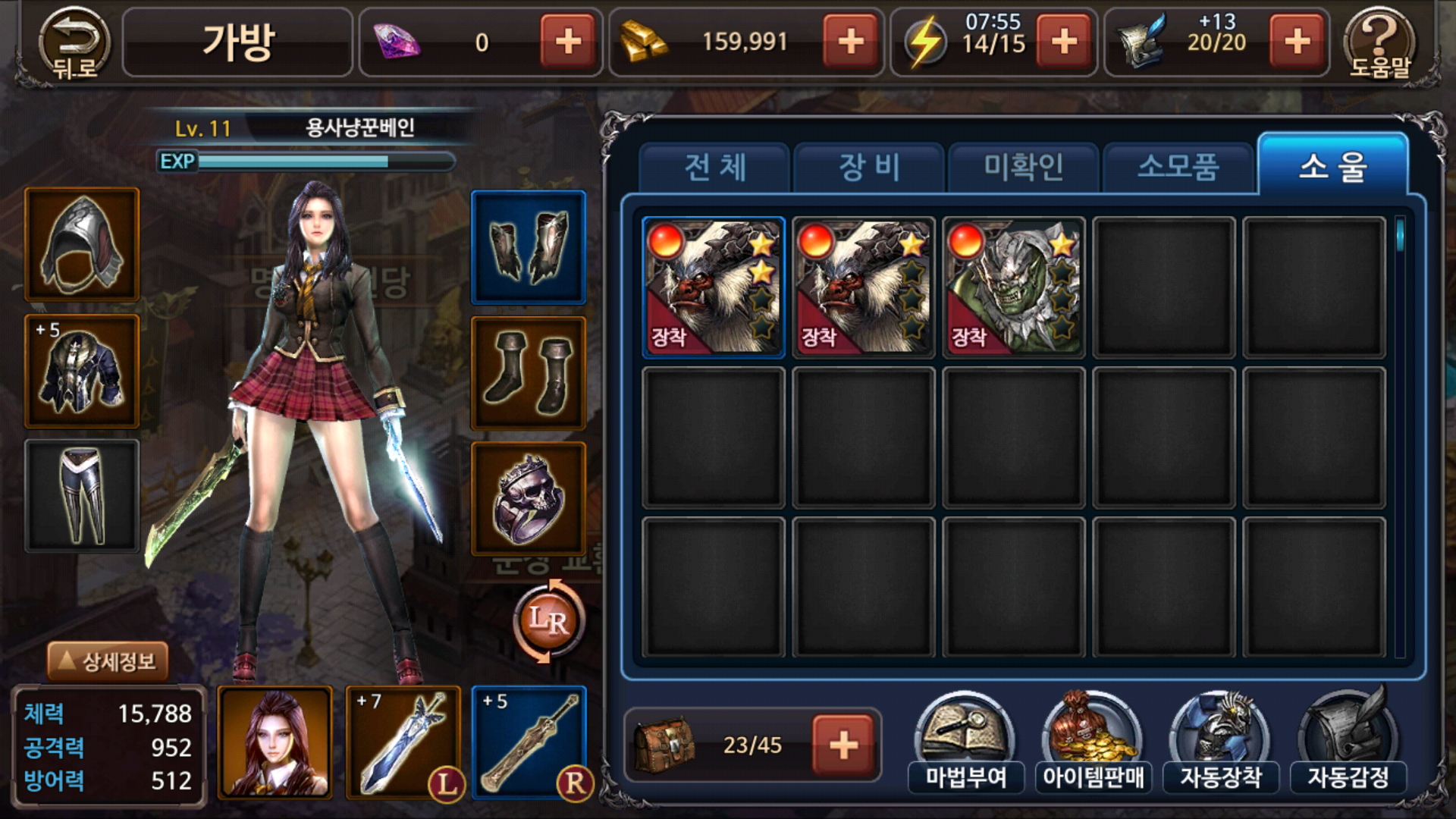1456x819 pixels.
Task: Refill lightning energy with plus button
Action: 1064,42
